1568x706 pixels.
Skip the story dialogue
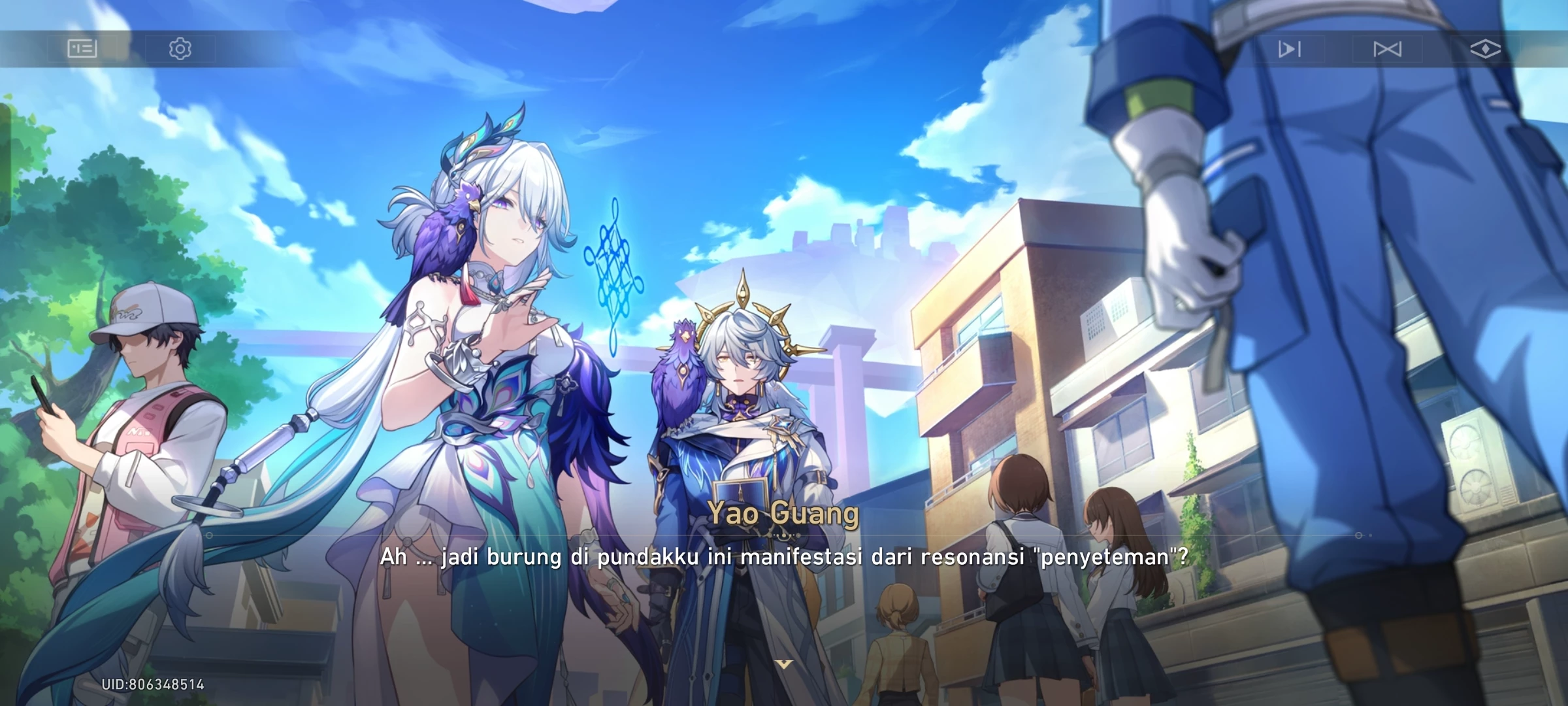coord(1387,49)
